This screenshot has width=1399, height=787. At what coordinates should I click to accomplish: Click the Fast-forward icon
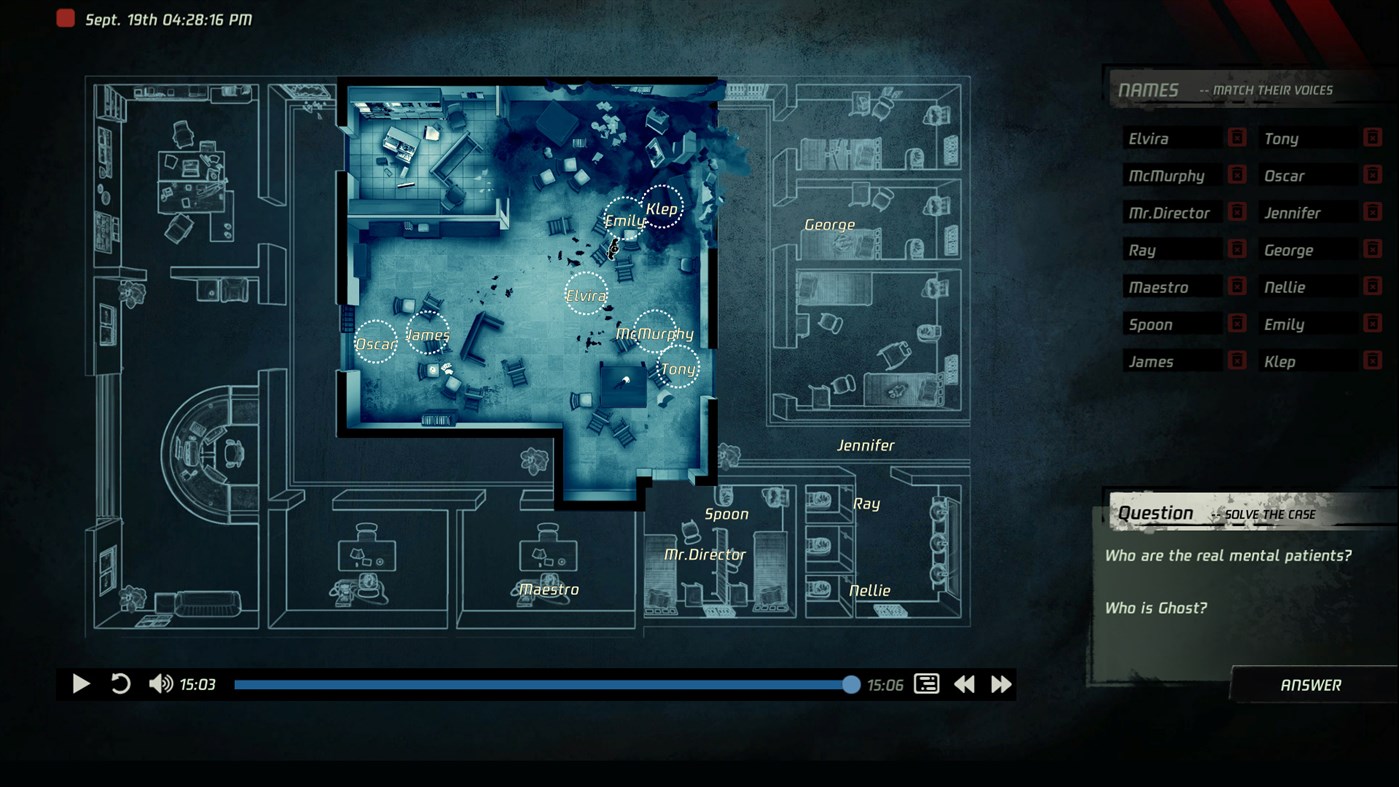click(999, 683)
